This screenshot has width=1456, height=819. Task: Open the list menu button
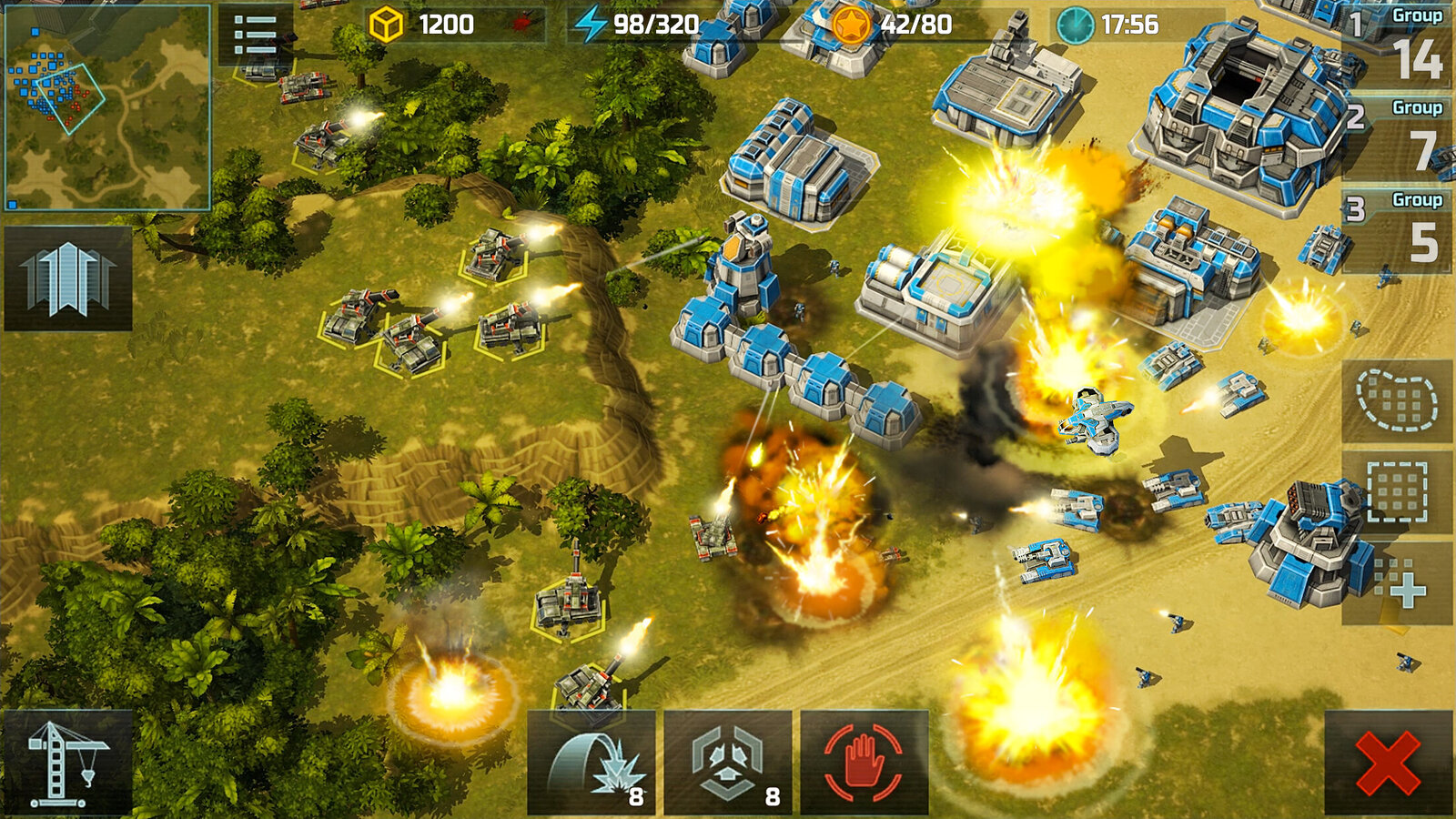point(255,36)
